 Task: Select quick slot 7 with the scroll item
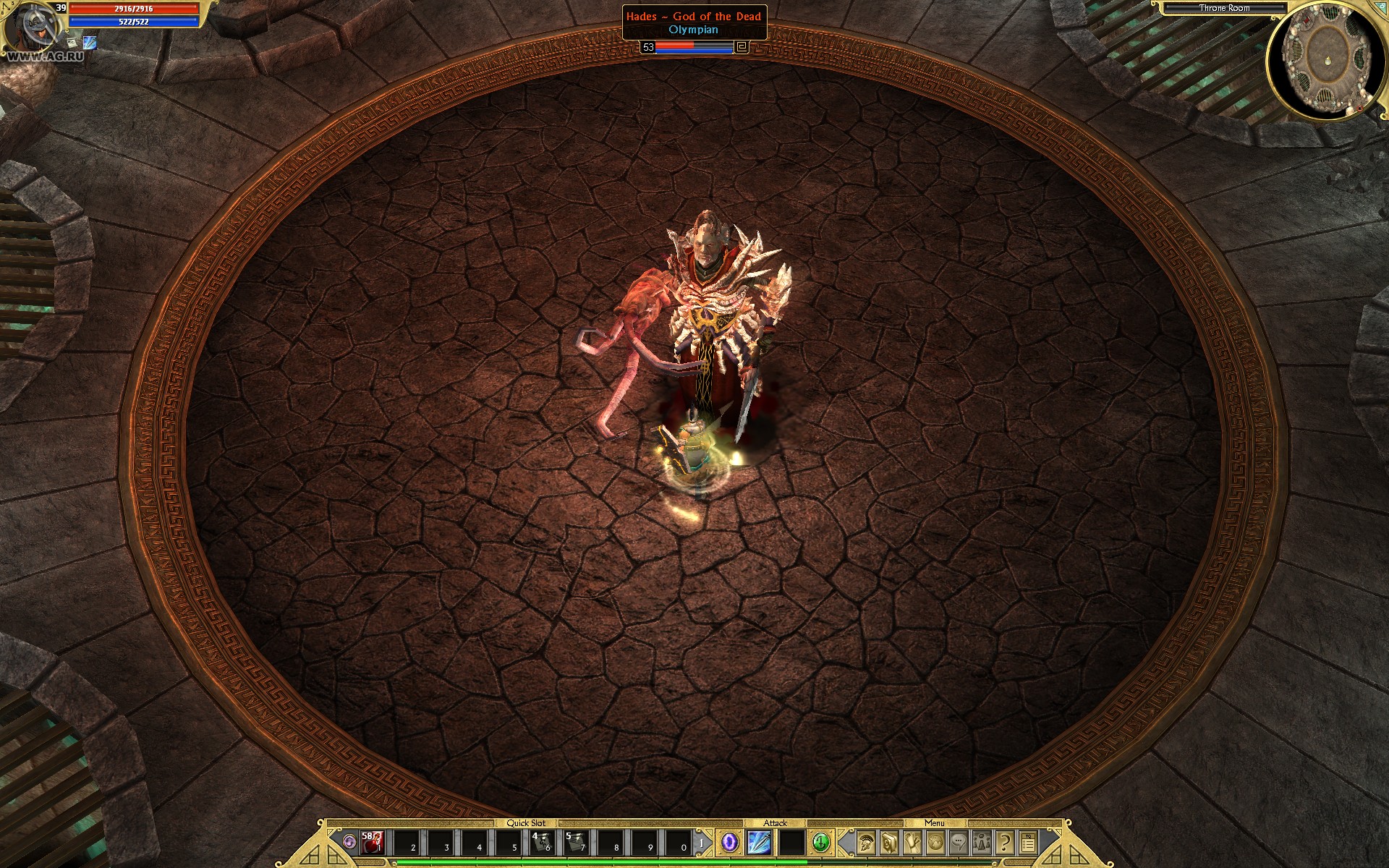pyautogui.click(x=576, y=843)
